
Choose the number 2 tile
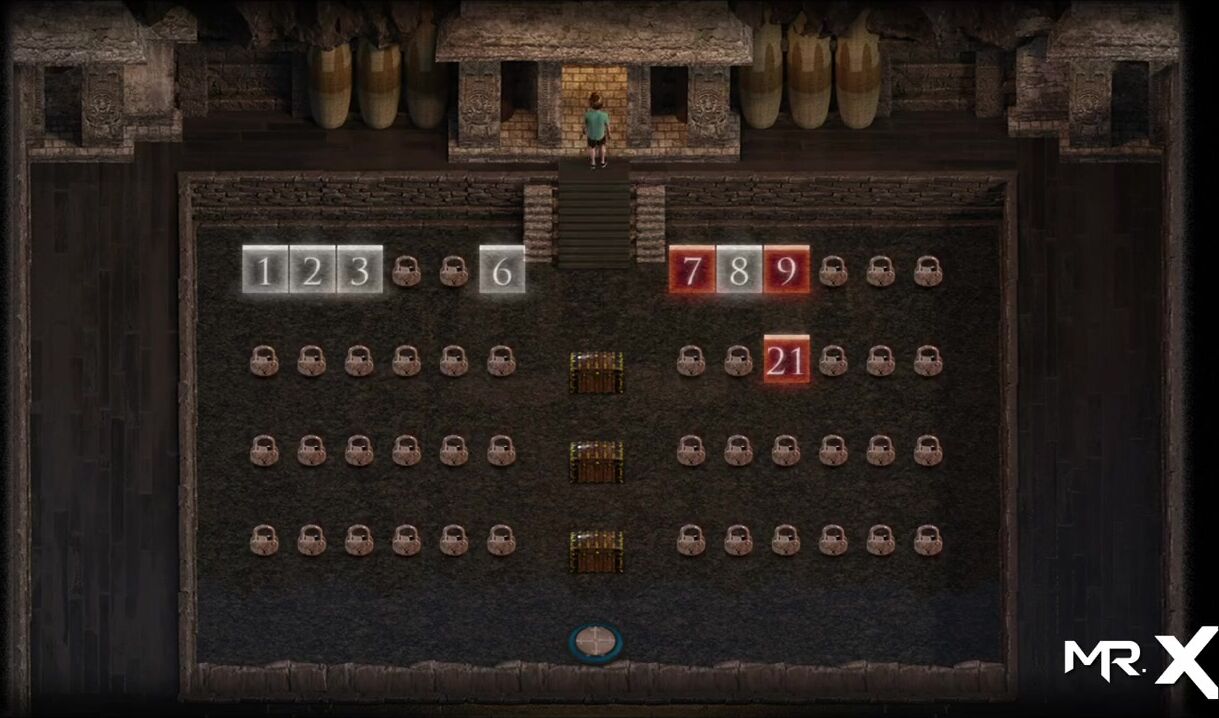coord(312,270)
